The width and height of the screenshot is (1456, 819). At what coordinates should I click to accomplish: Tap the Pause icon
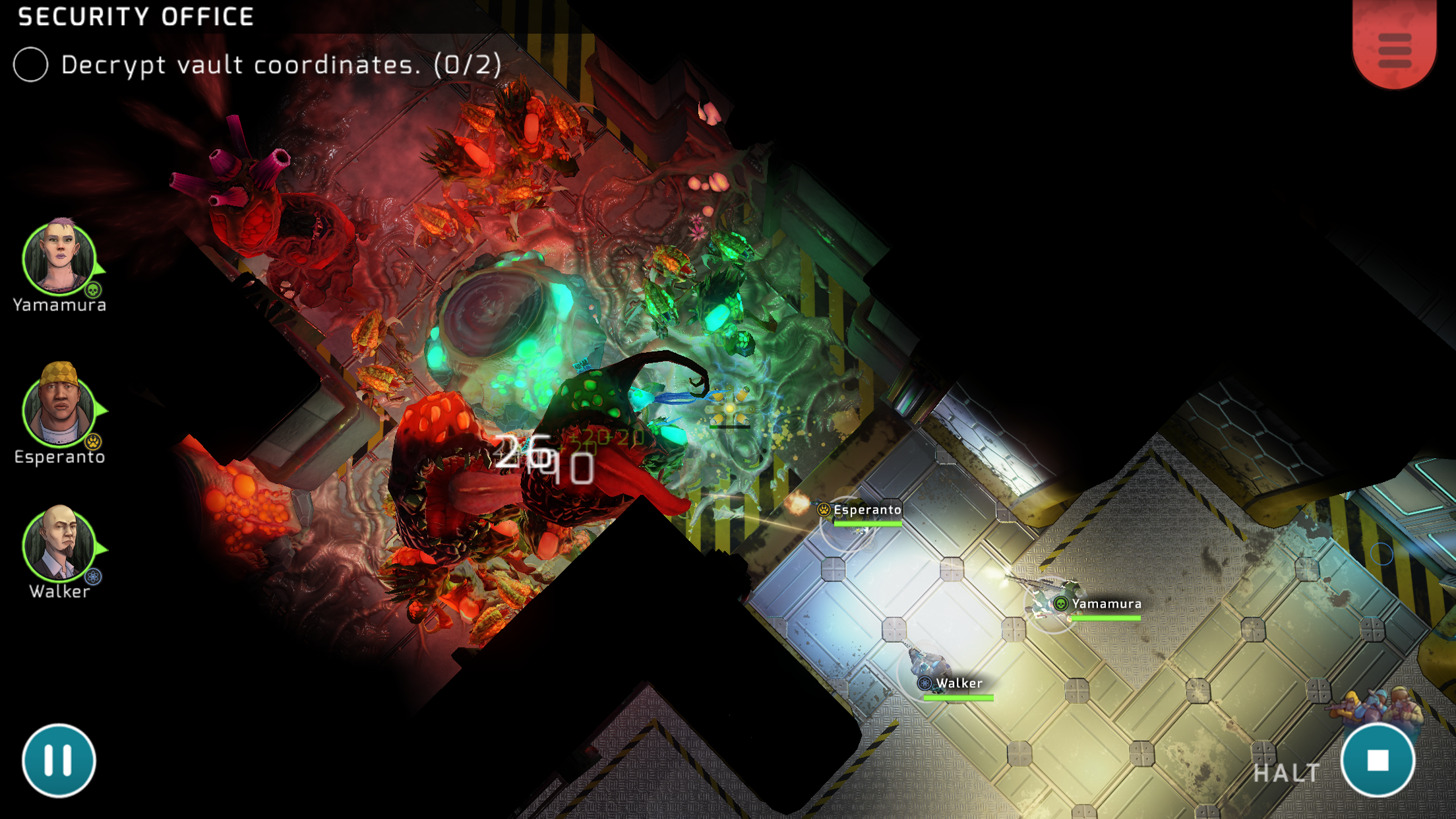coord(58,759)
